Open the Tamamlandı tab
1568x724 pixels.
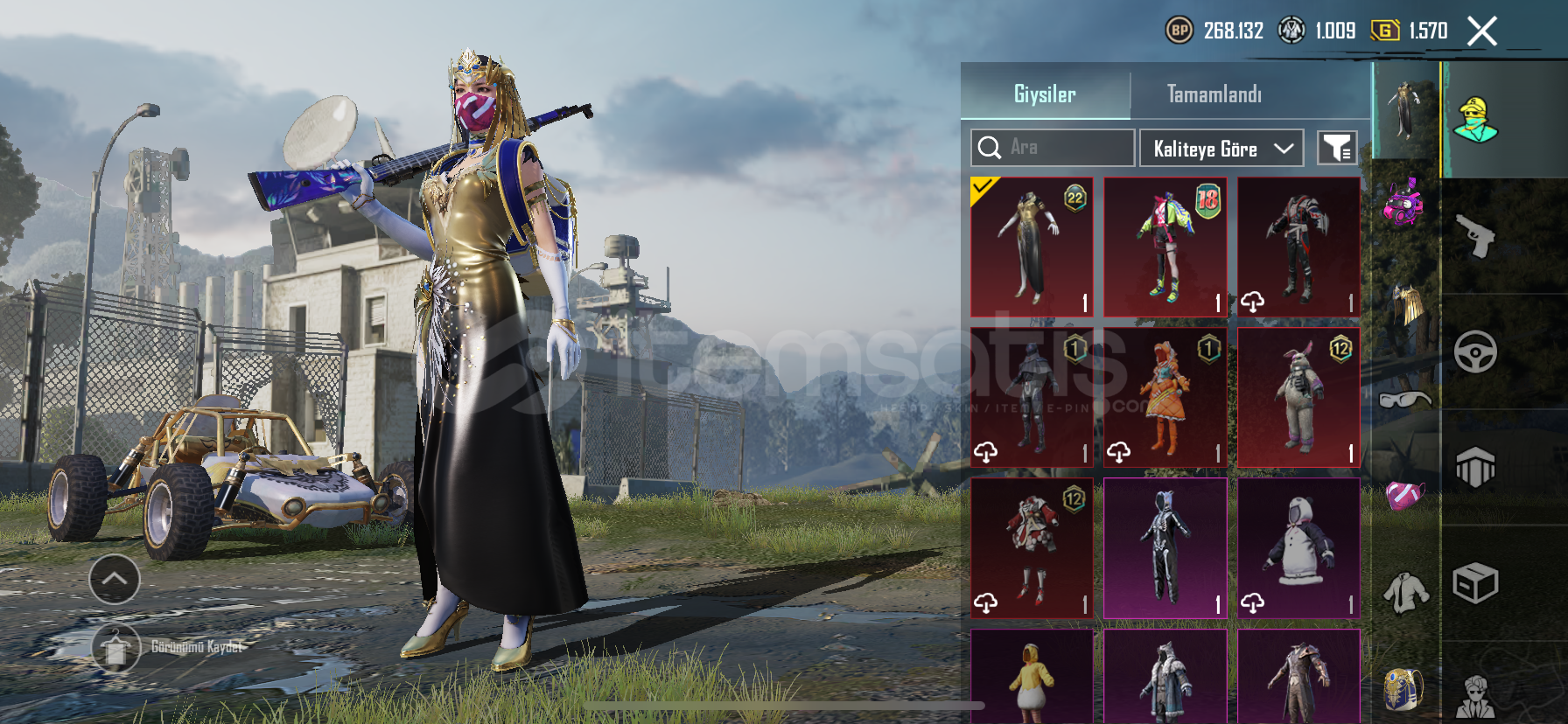tap(1214, 94)
